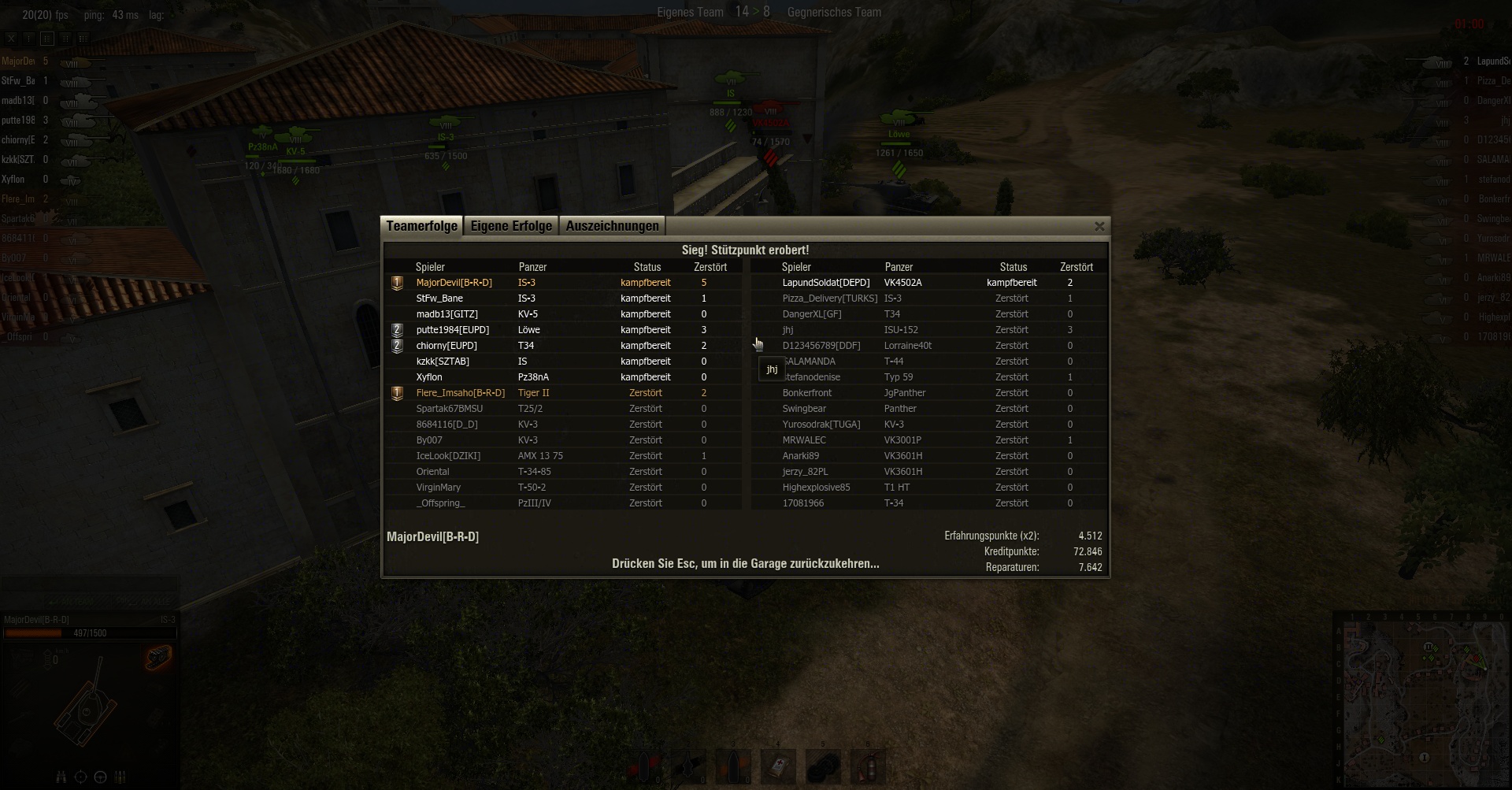Switch to the Teamerfolge tab
Image resolution: width=1512 pixels, height=790 pixels.
pyautogui.click(x=421, y=226)
